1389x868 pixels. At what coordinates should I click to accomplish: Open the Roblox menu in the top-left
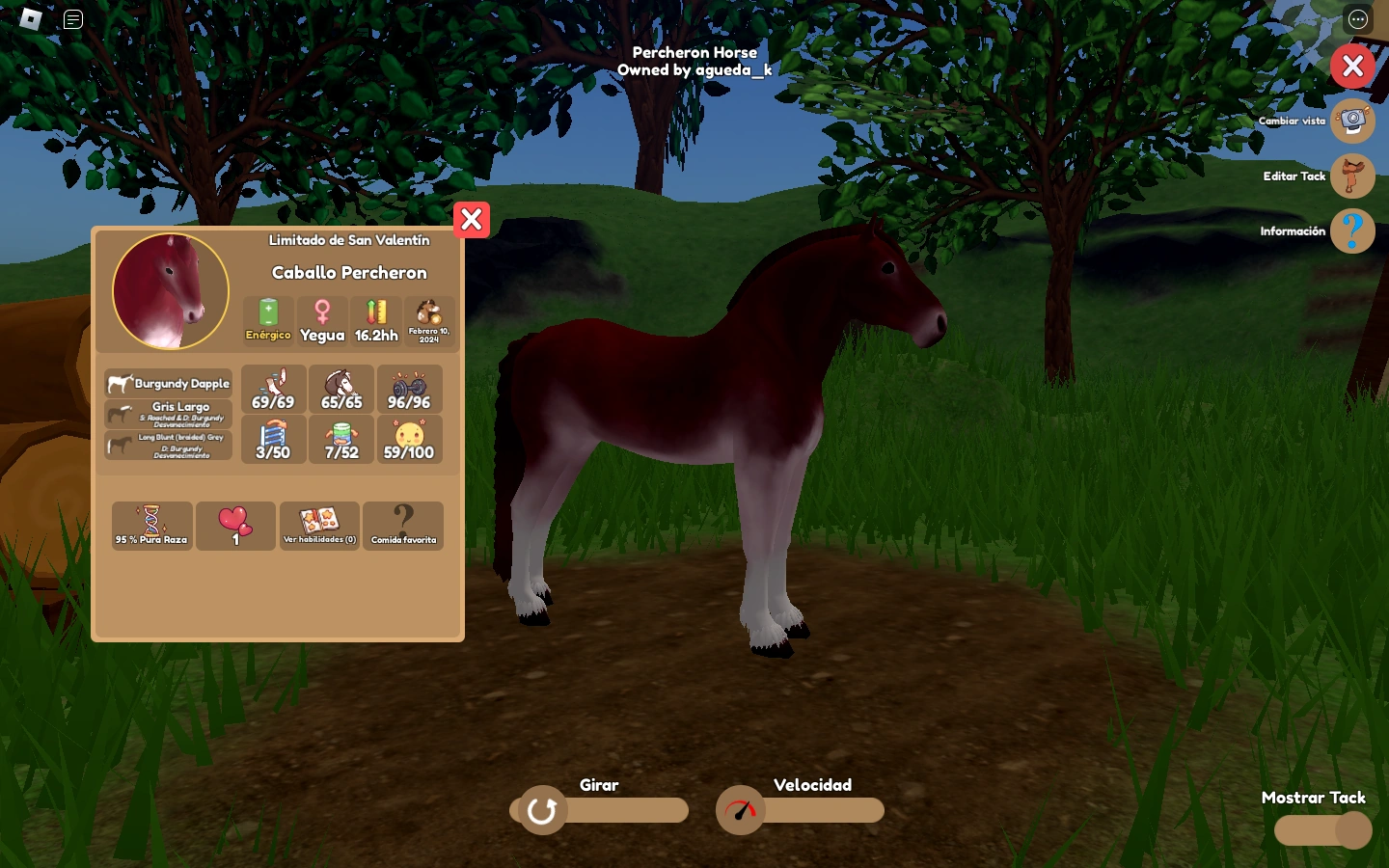[x=31, y=19]
